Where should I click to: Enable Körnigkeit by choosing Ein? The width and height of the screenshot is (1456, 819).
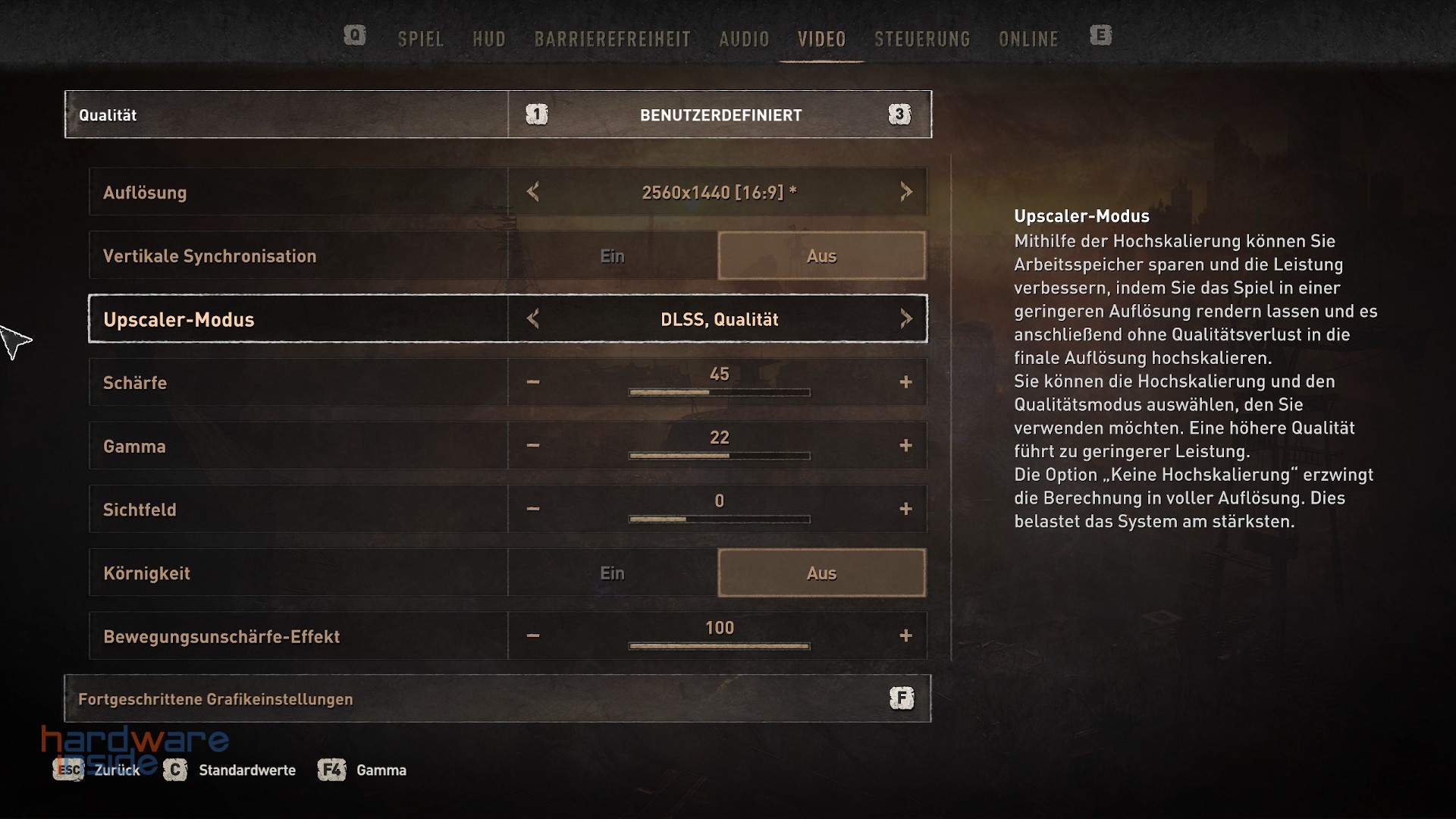[612, 573]
